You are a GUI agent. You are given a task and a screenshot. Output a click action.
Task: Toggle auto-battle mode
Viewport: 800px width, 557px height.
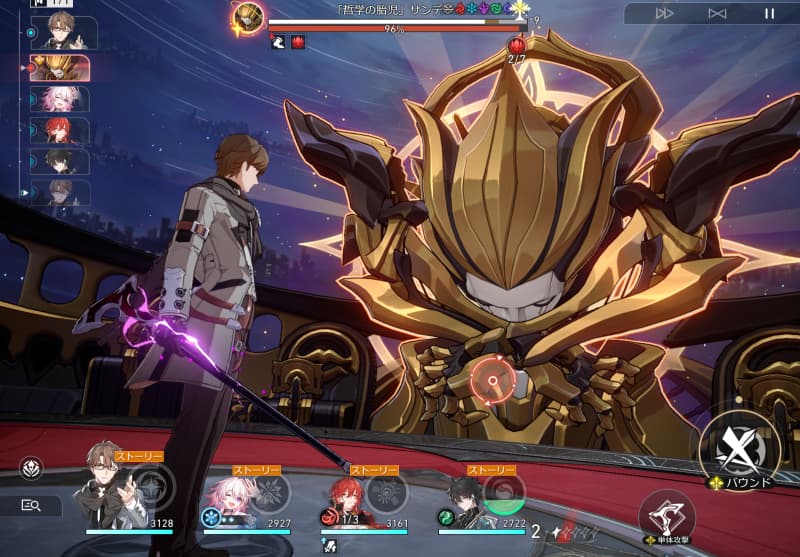tap(716, 13)
